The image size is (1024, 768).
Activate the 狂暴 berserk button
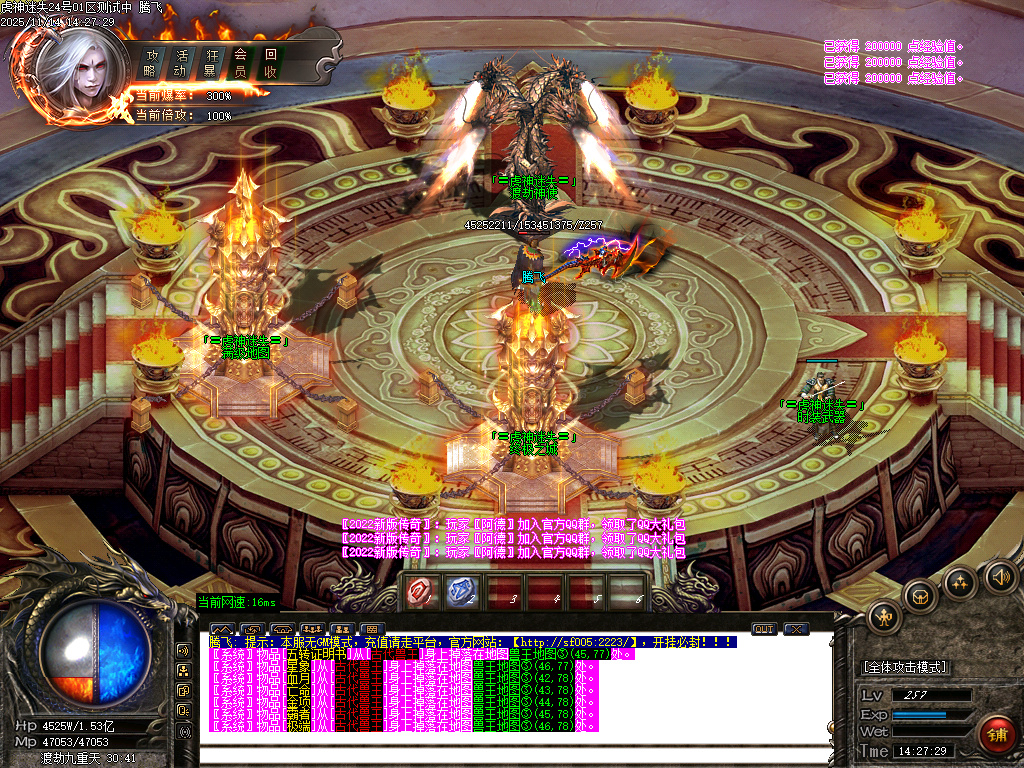[x=210, y=63]
